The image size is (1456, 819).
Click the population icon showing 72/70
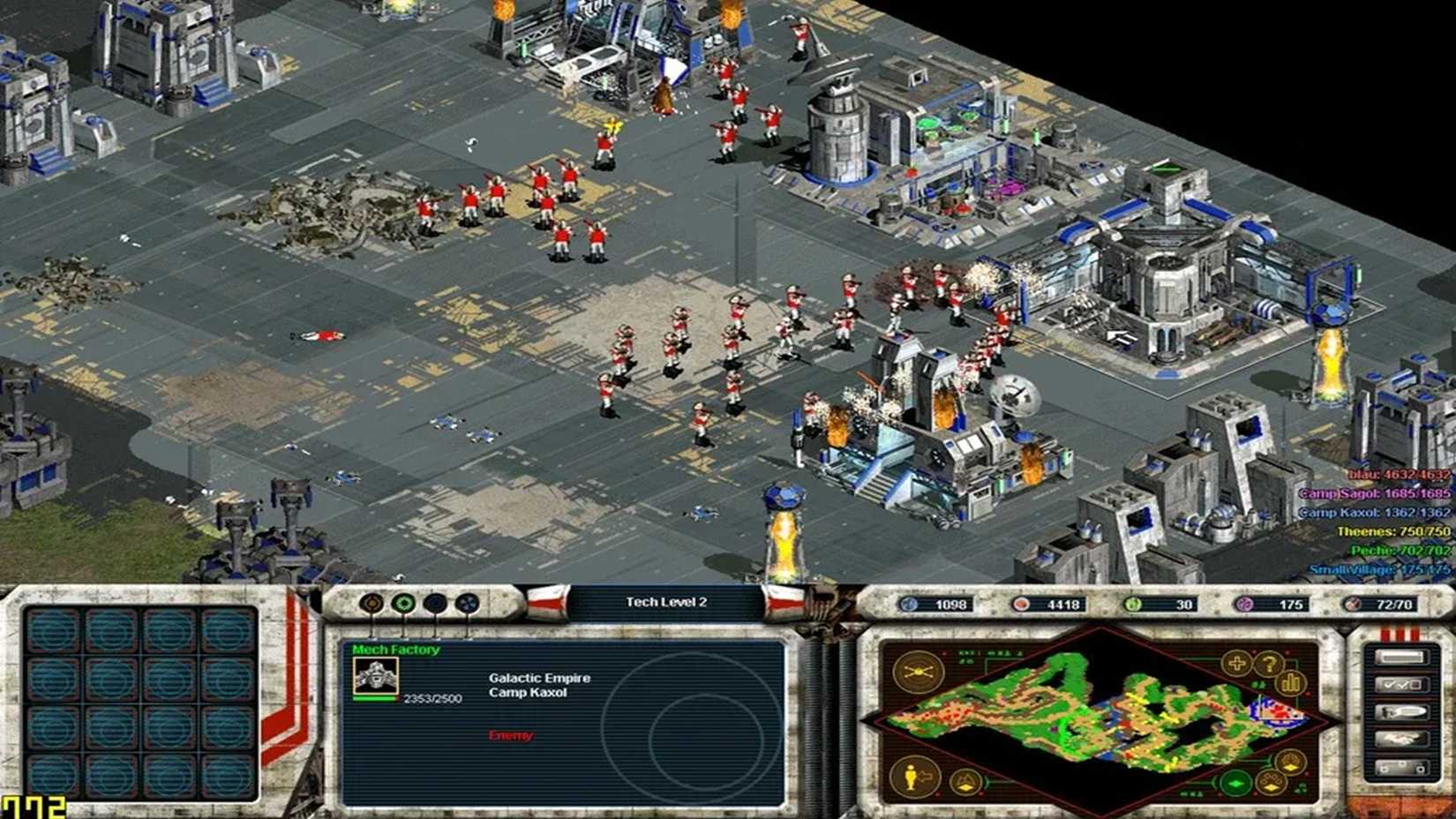click(x=1354, y=605)
